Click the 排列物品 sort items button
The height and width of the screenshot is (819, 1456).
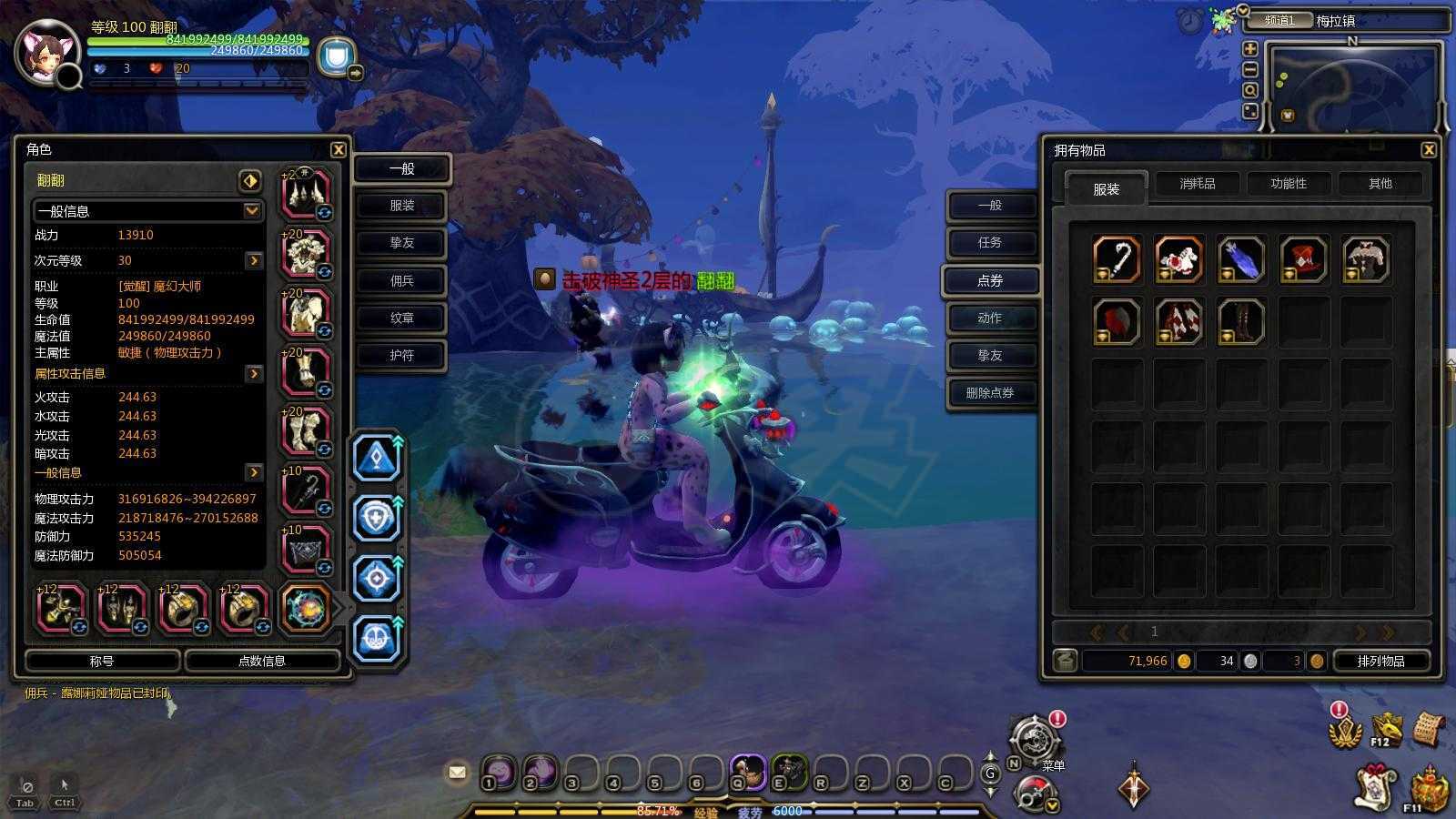pyautogui.click(x=1380, y=662)
